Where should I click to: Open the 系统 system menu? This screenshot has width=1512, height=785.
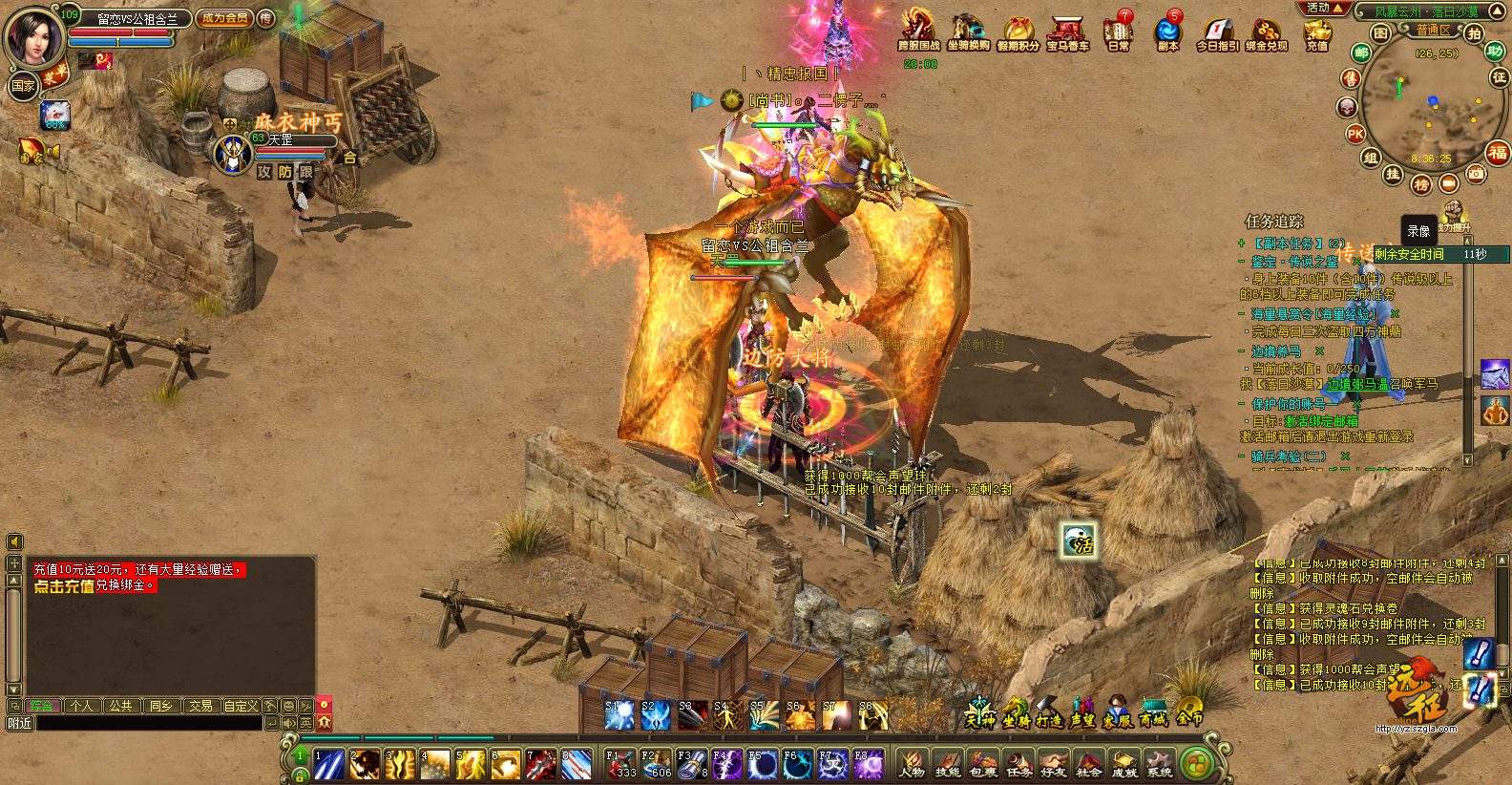pyautogui.click(x=1160, y=764)
